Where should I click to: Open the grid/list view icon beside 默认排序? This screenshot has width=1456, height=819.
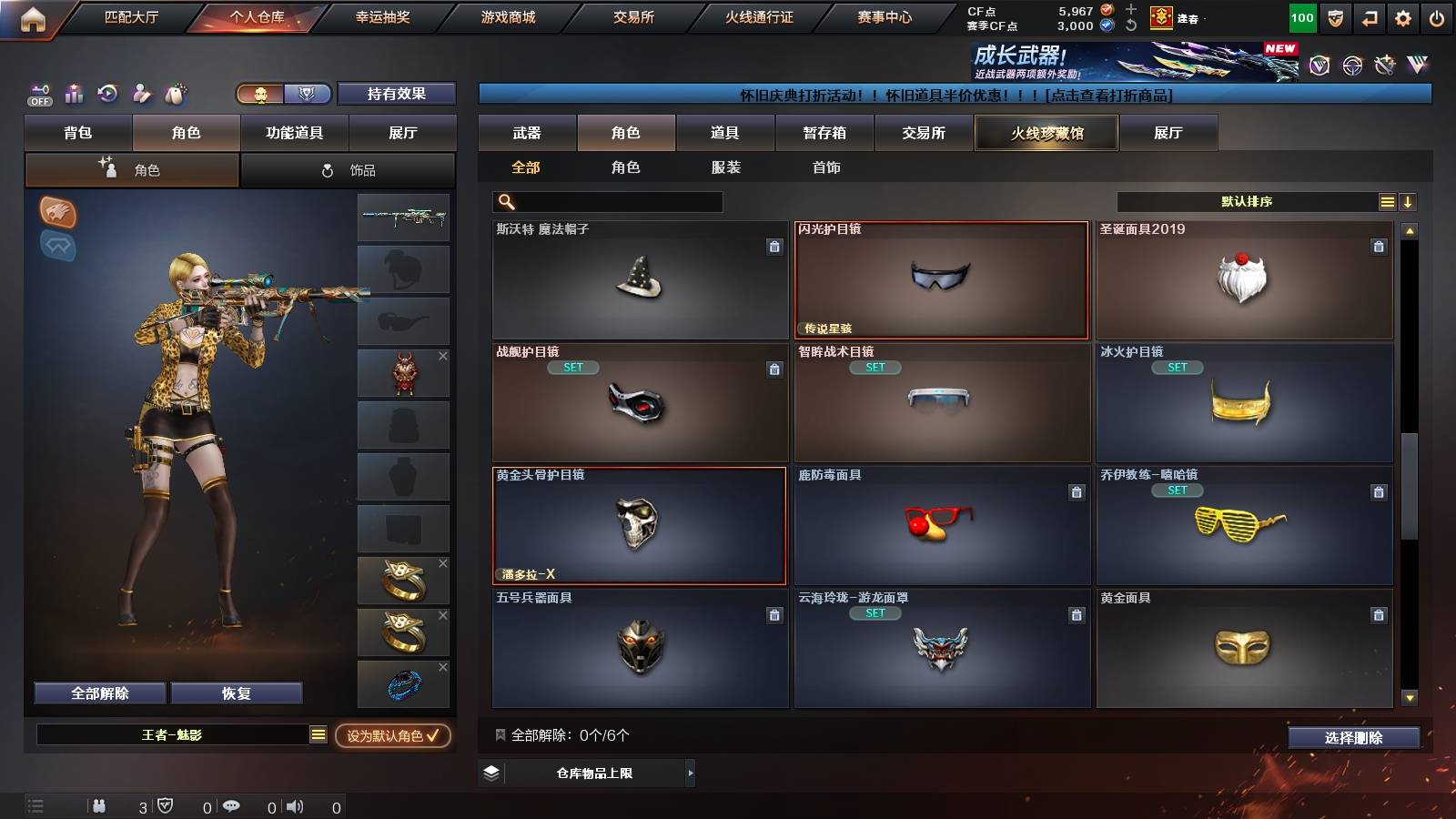(1386, 201)
